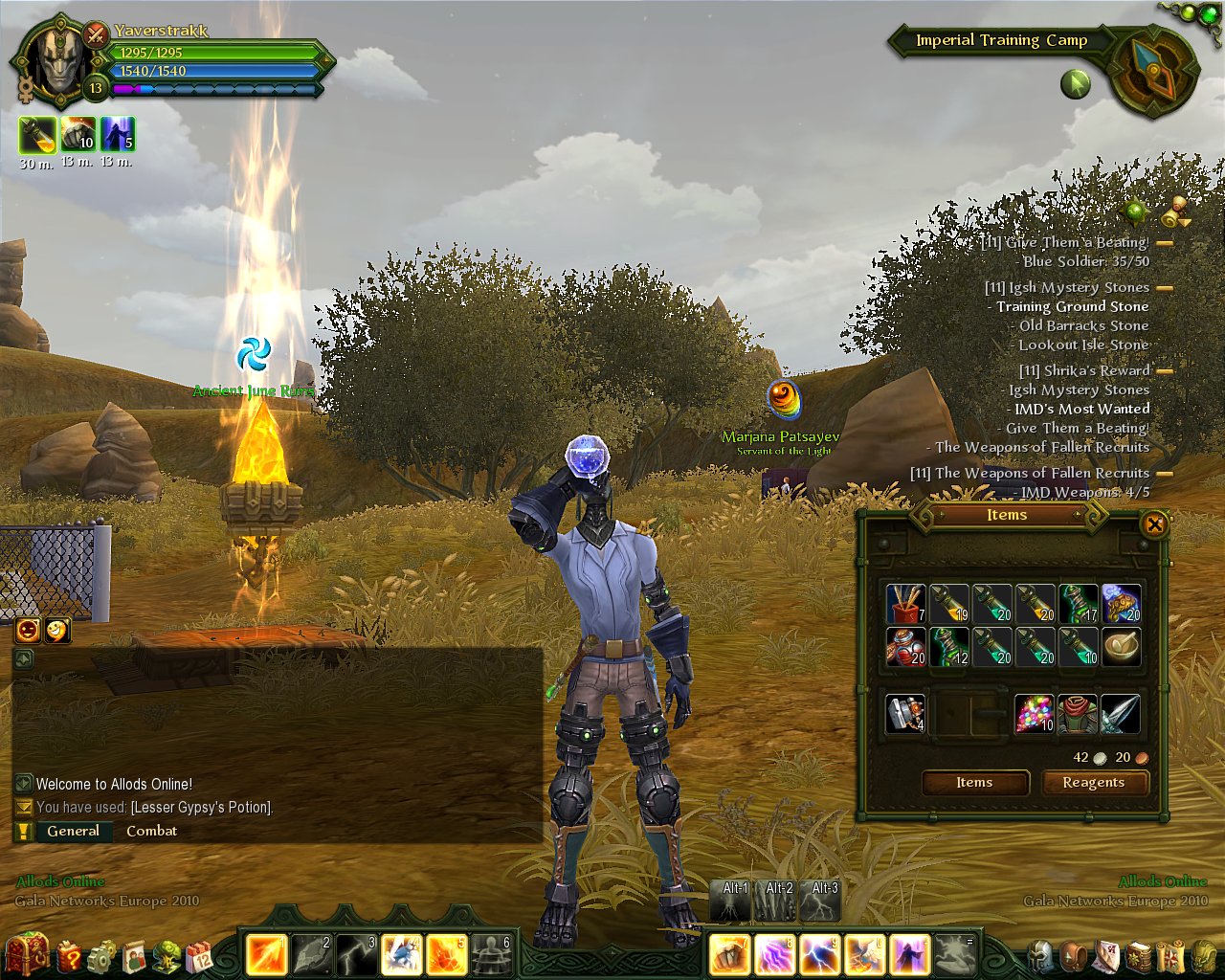Select the mortar and pestle item
The width and height of the screenshot is (1225, 980).
coord(1121,647)
